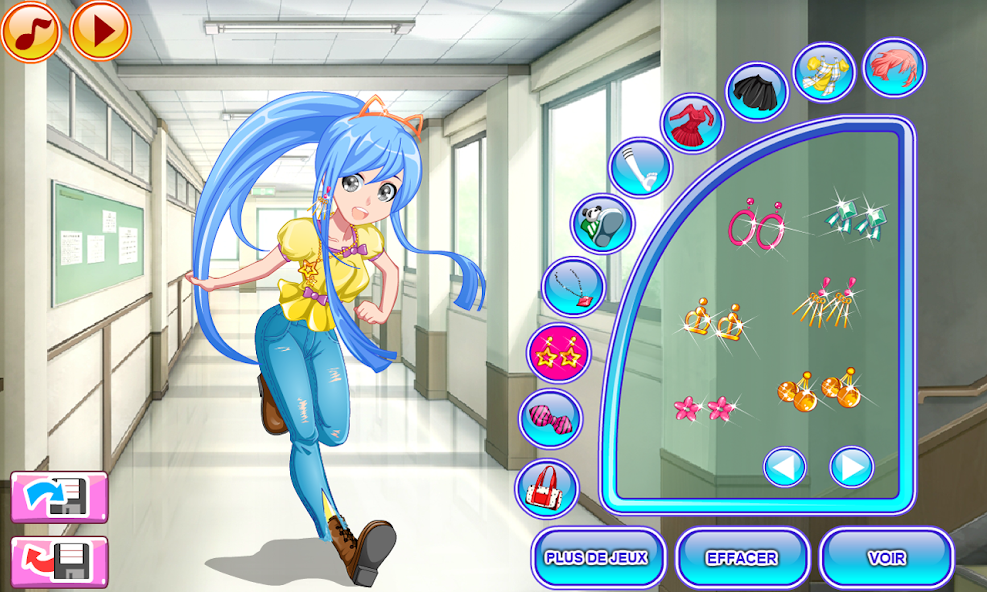Choose the star earrings category
Screen dimensions: 987x592
pyautogui.click(x=559, y=353)
